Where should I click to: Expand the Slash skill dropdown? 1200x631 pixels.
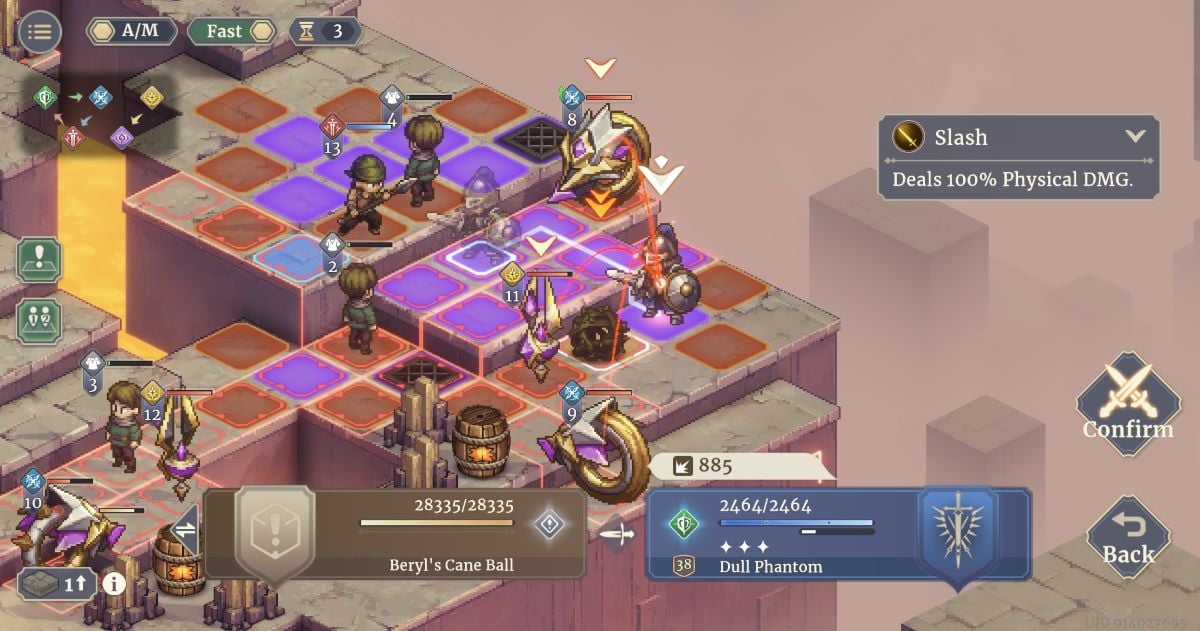click(x=1135, y=136)
